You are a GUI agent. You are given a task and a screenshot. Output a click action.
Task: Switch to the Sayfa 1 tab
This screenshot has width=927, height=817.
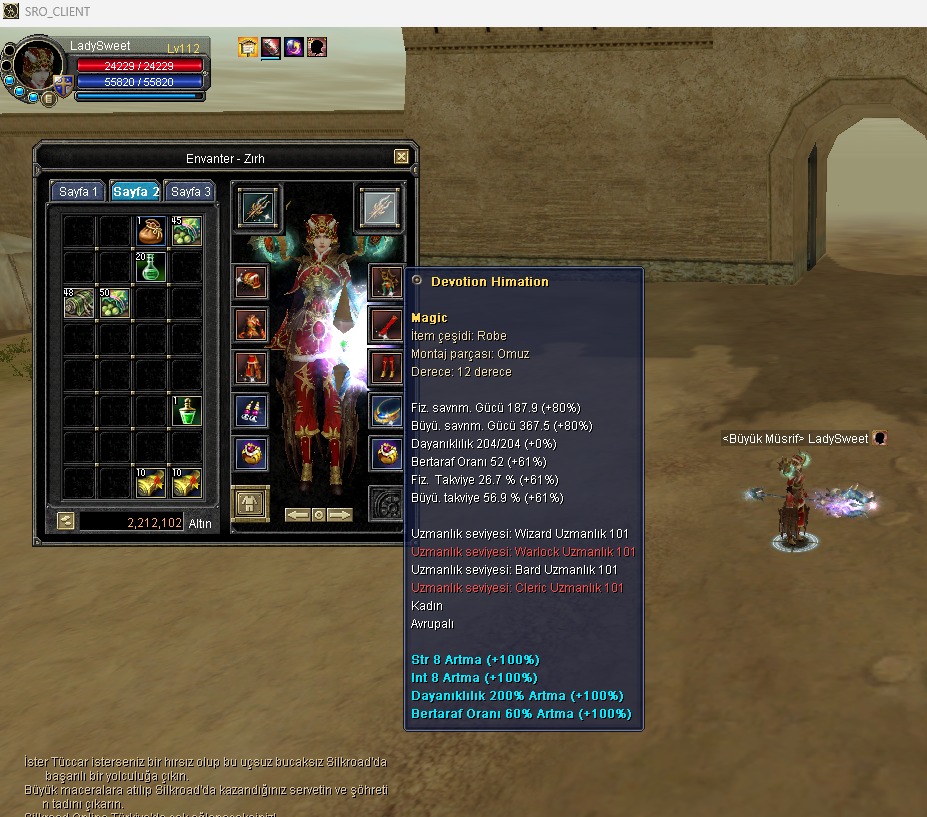(78, 192)
